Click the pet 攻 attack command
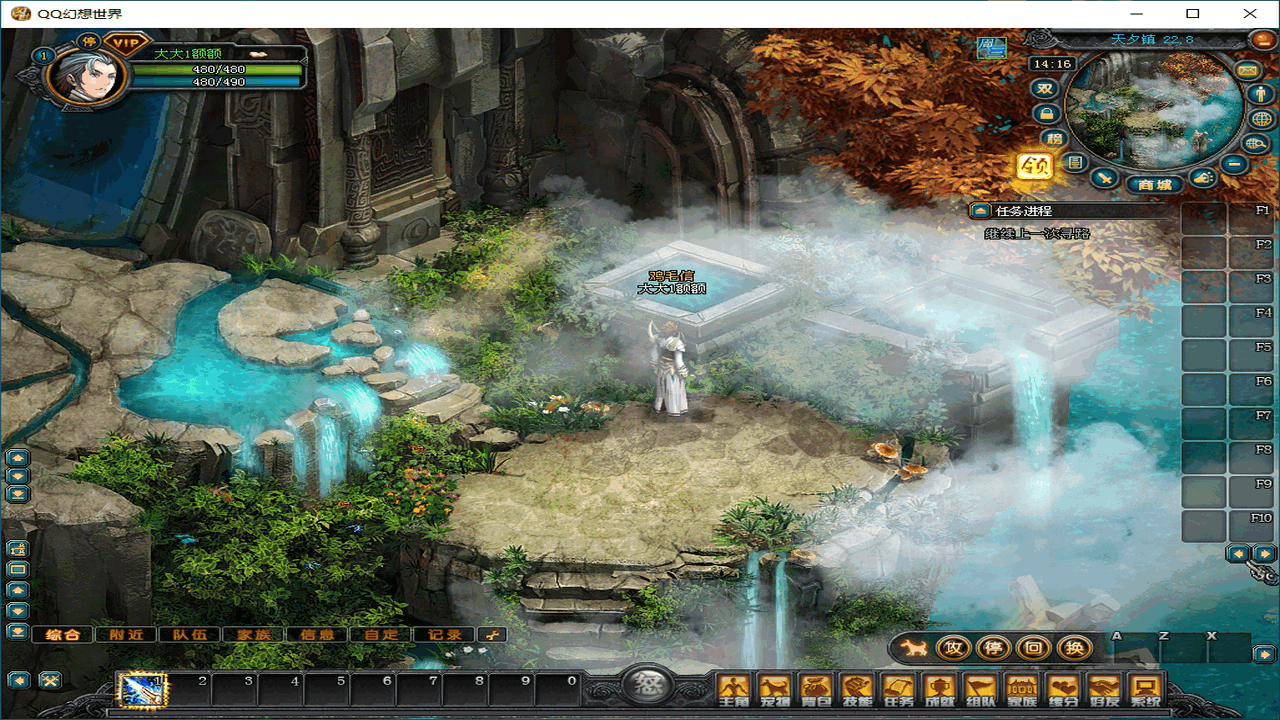This screenshot has height=720, width=1280. coord(953,648)
